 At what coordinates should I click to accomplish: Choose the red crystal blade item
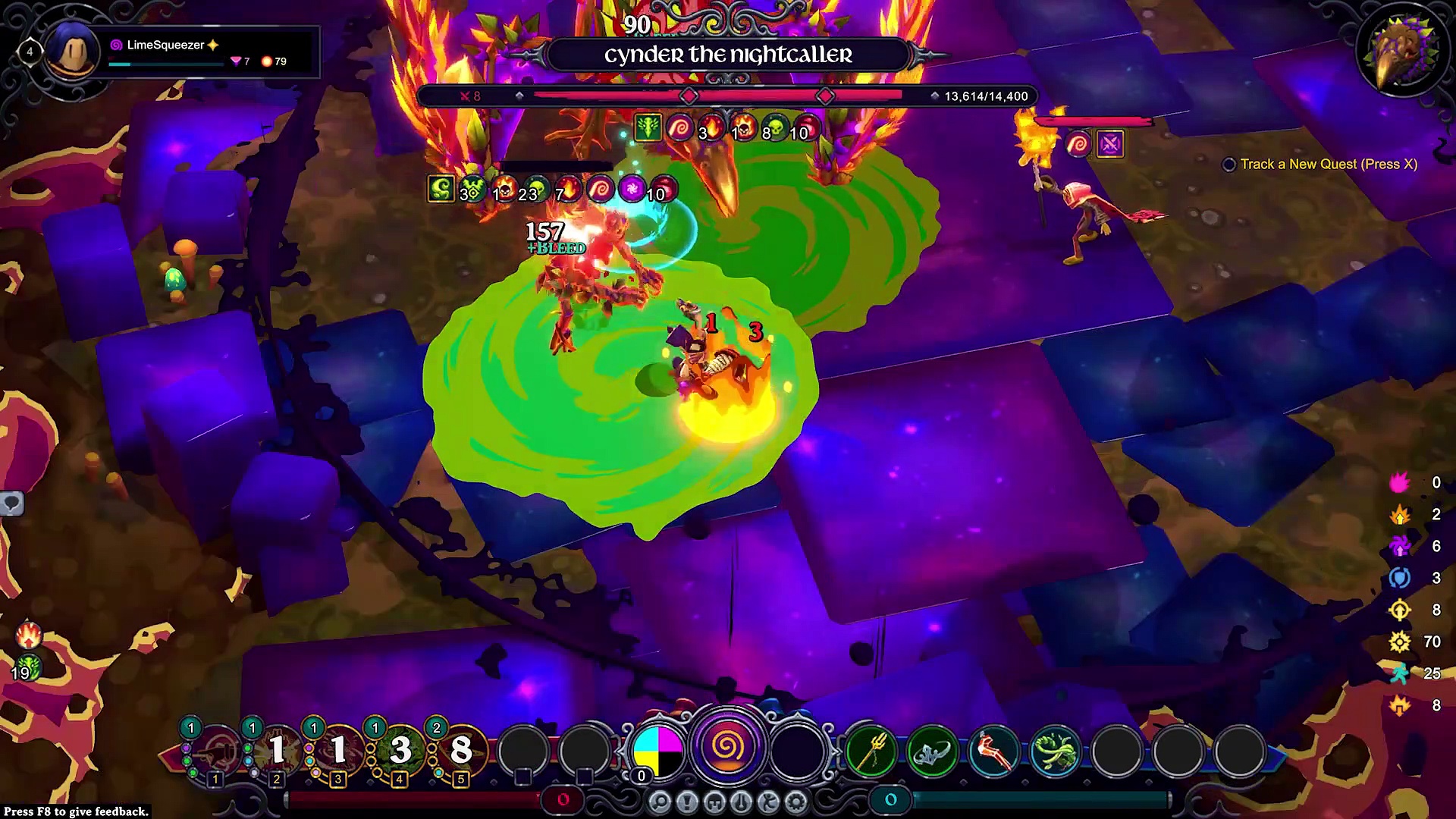tap(994, 751)
